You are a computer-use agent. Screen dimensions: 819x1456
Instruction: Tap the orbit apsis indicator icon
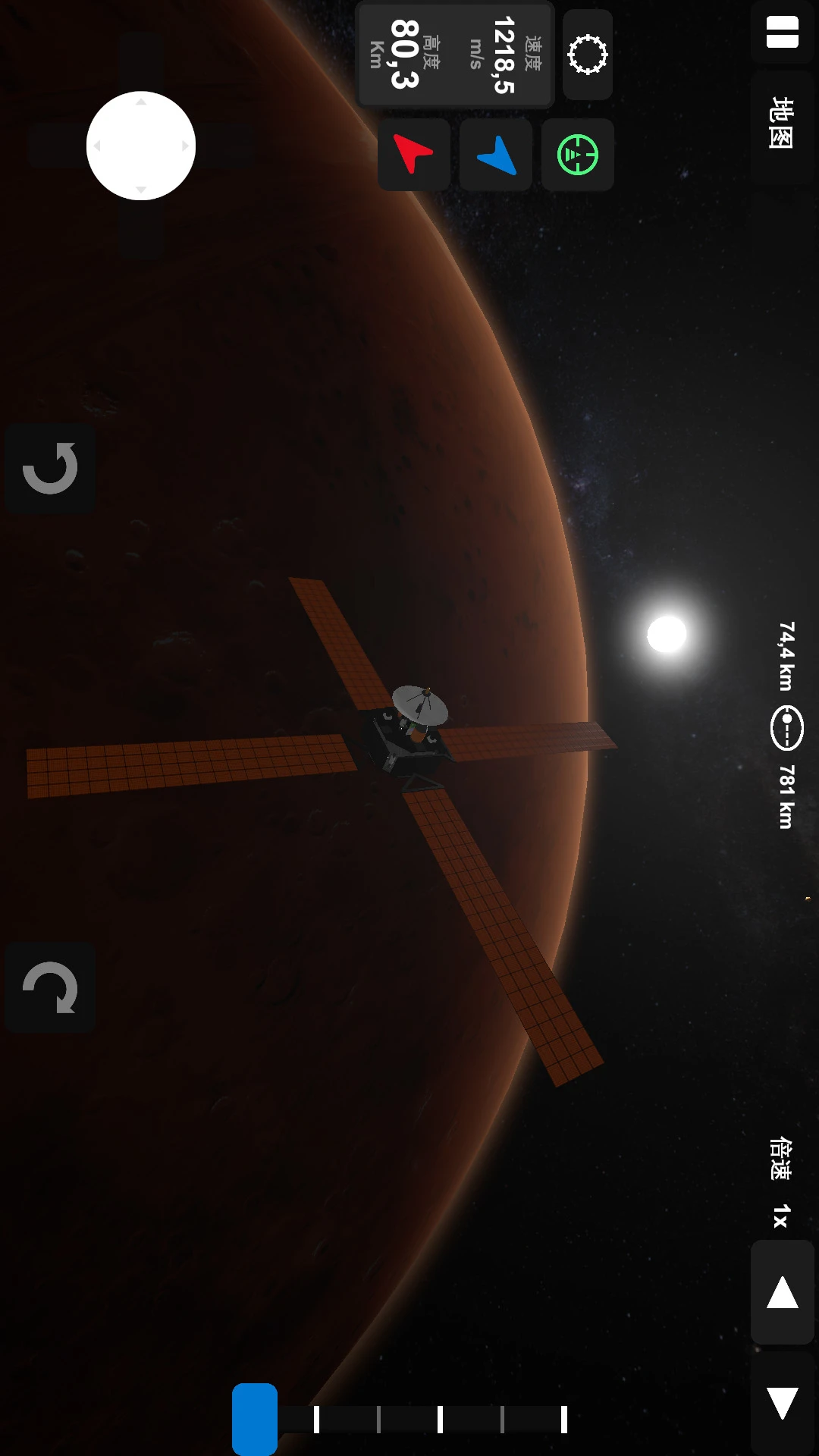[x=787, y=728]
